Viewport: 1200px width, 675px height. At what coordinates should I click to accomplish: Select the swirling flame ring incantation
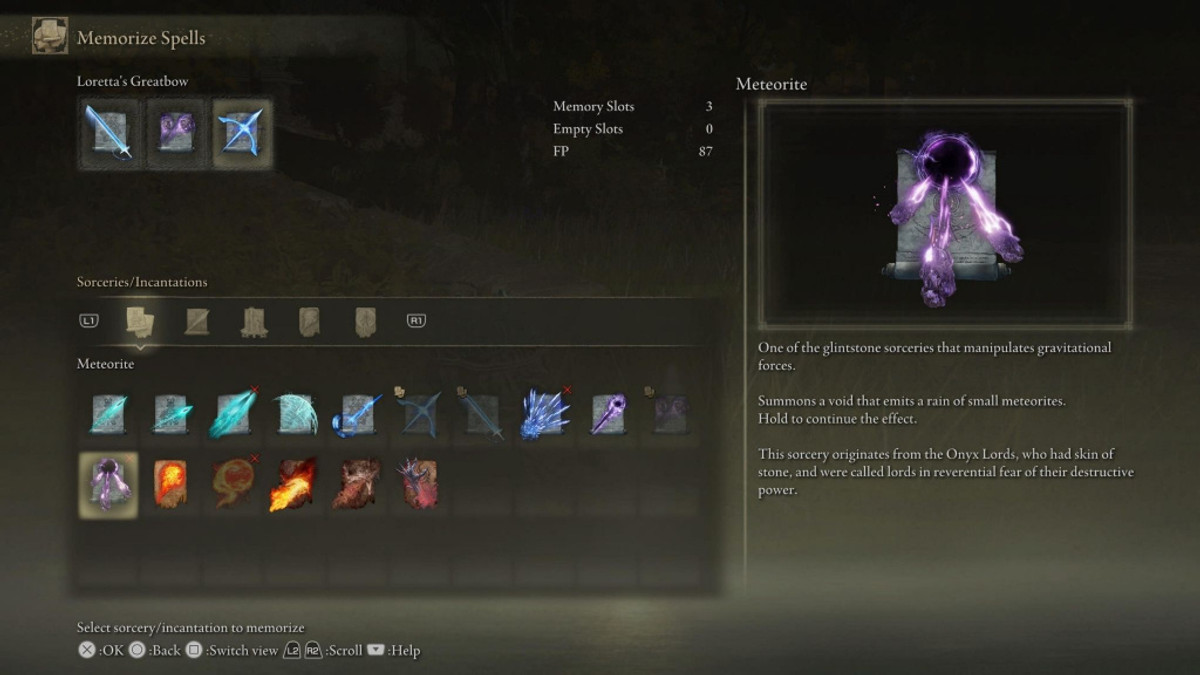click(232, 484)
